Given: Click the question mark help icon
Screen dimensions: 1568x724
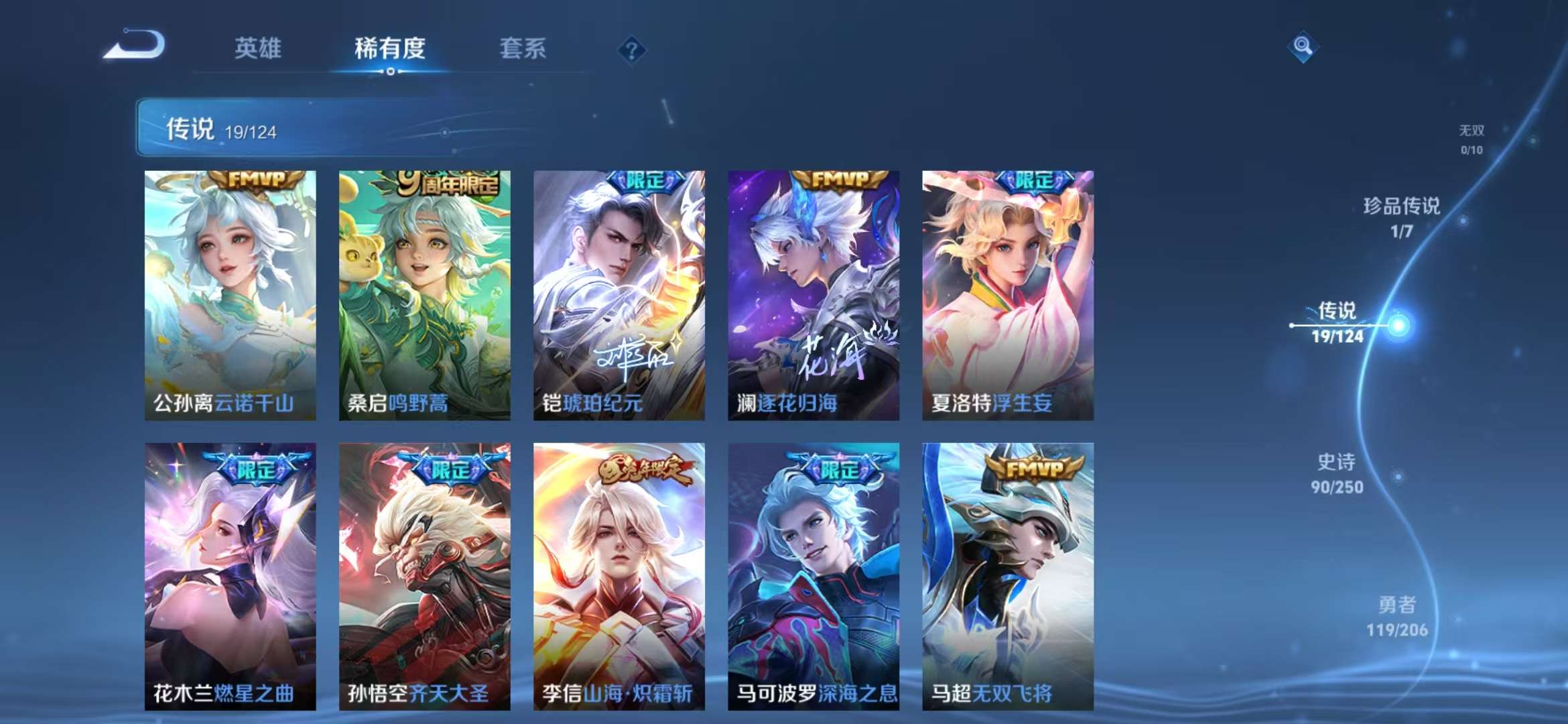Looking at the screenshot, I should pos(630,48).
